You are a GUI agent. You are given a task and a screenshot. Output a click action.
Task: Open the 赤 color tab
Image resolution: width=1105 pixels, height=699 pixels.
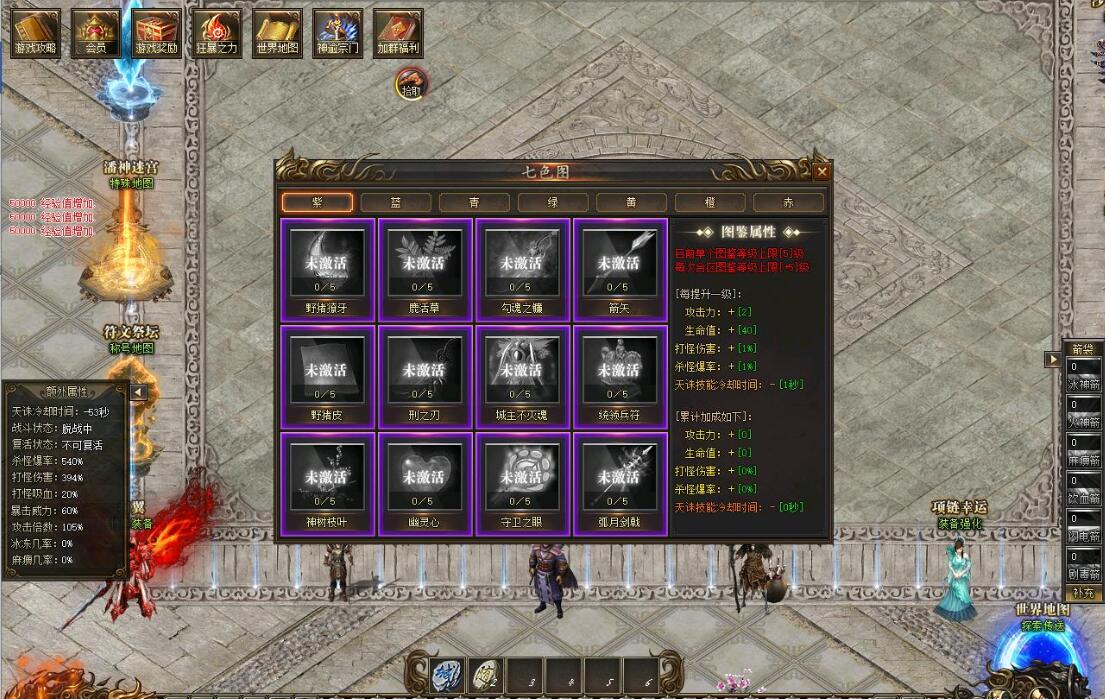[788, 202]
